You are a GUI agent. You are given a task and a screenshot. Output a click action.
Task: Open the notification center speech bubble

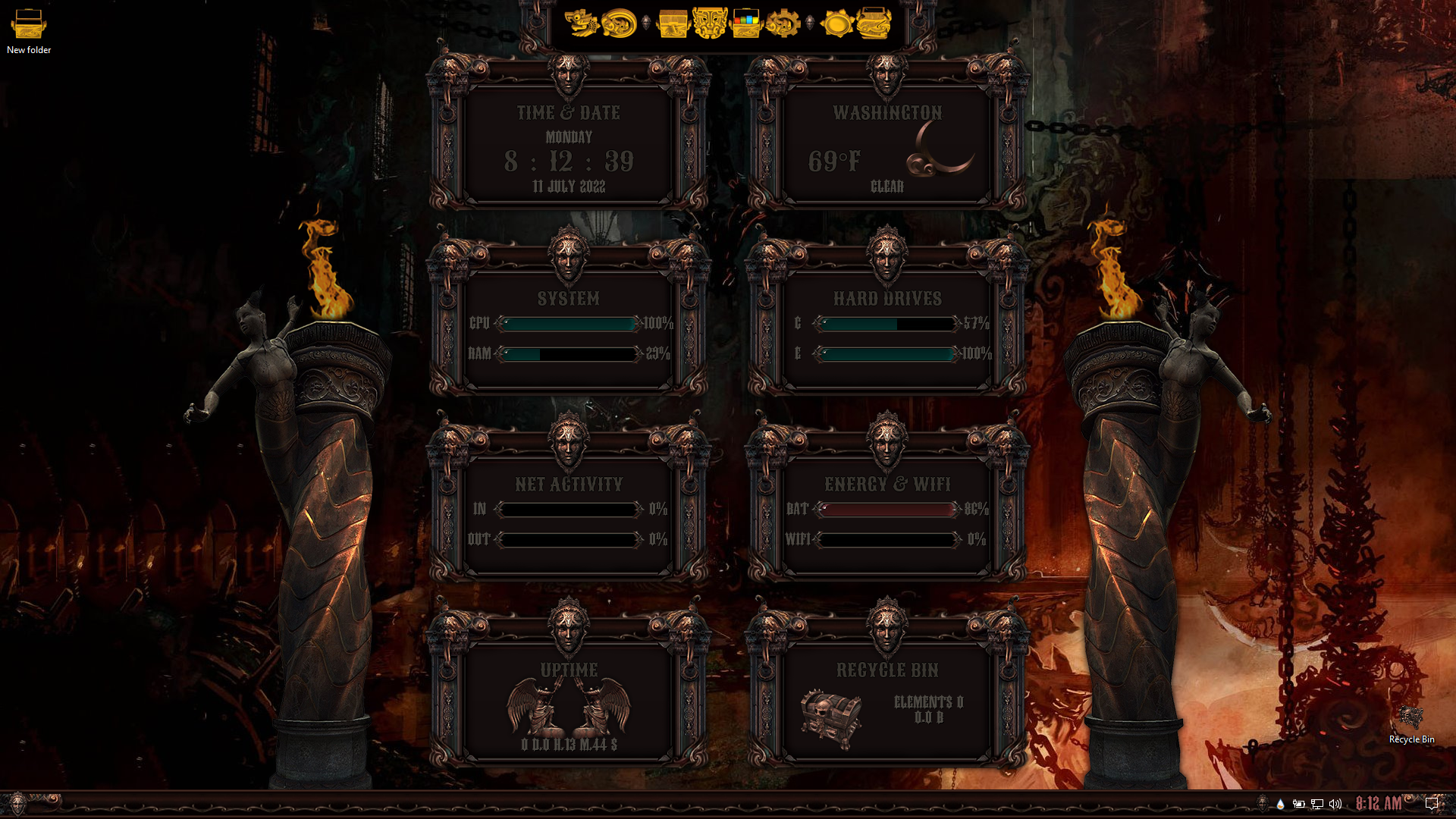coord(1432,804)
